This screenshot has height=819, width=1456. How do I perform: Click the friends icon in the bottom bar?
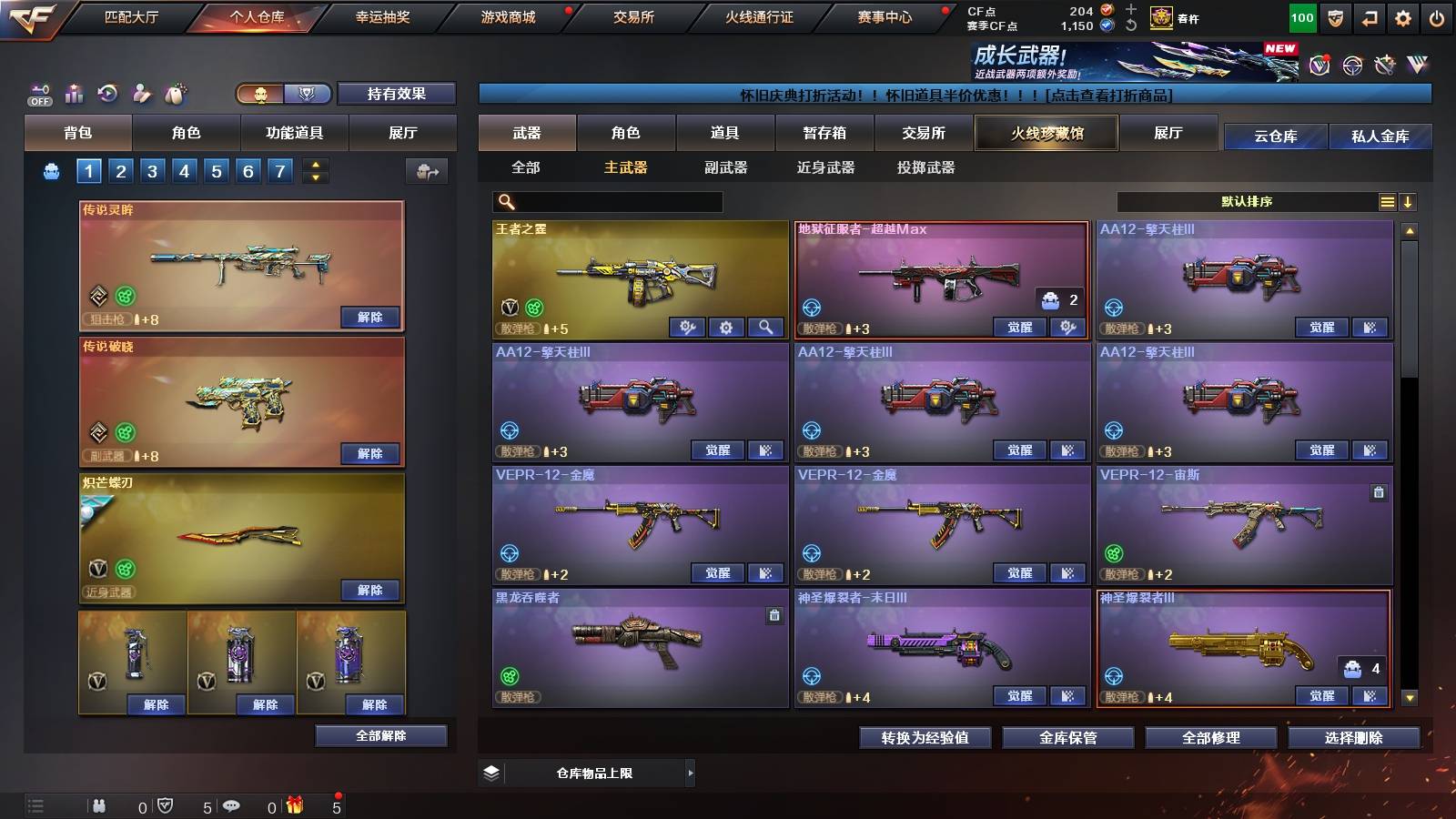click(98, 806)
